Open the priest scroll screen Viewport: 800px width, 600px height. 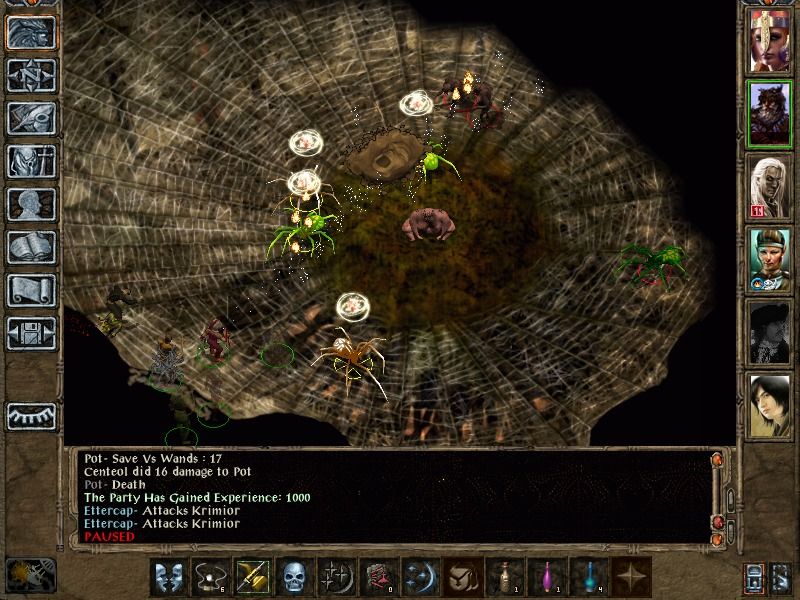coord(31,290)
